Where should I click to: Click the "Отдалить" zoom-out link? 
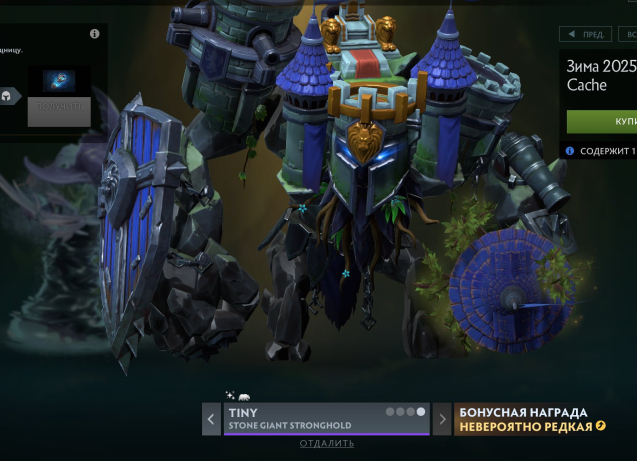pyautogui.click(x=326, y=443)
